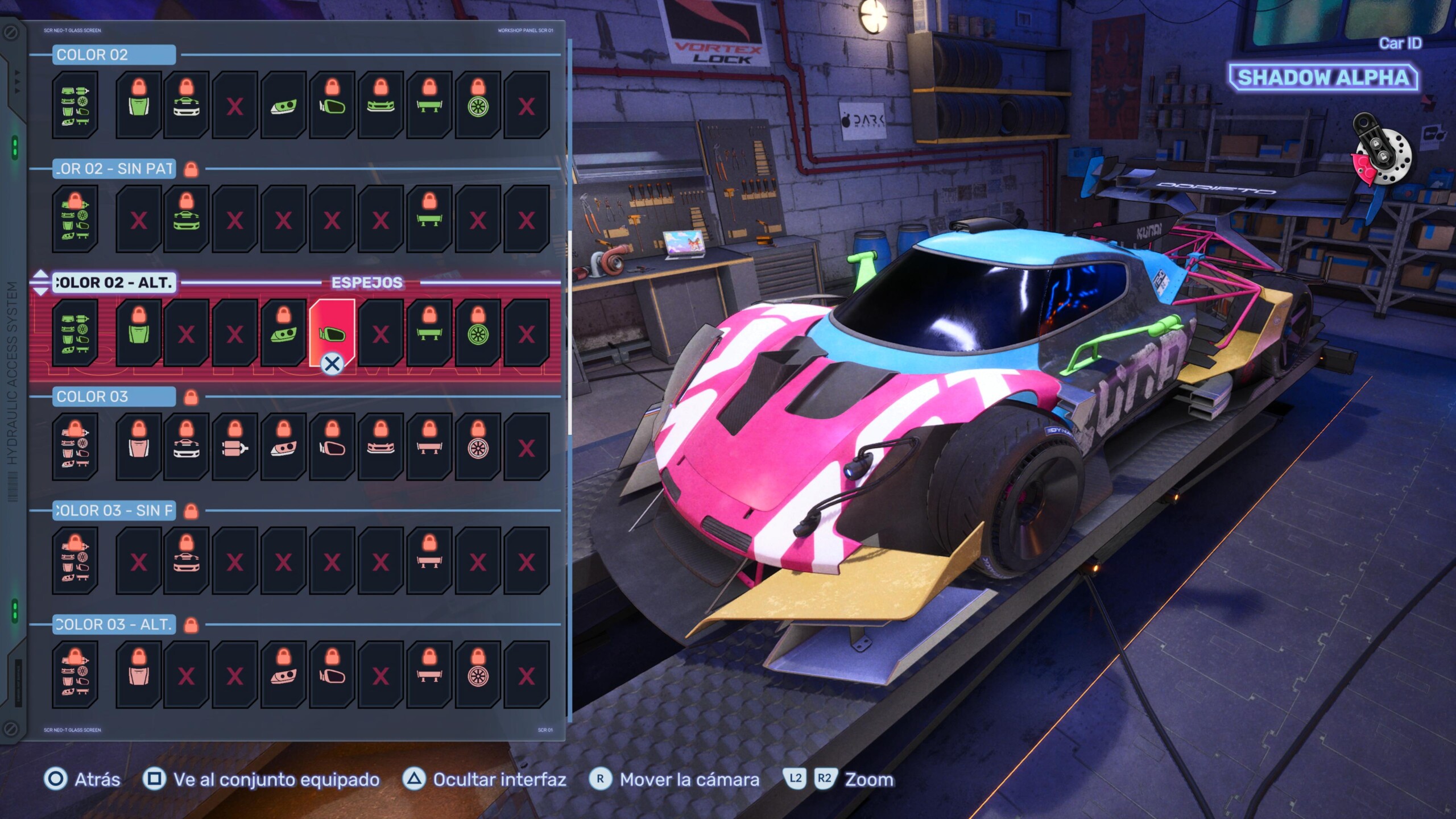The width and height of the screenshot is (1456, 819).
Task: Select the locked full set icon in COLOR 03
Action: [x=75, y=447]
